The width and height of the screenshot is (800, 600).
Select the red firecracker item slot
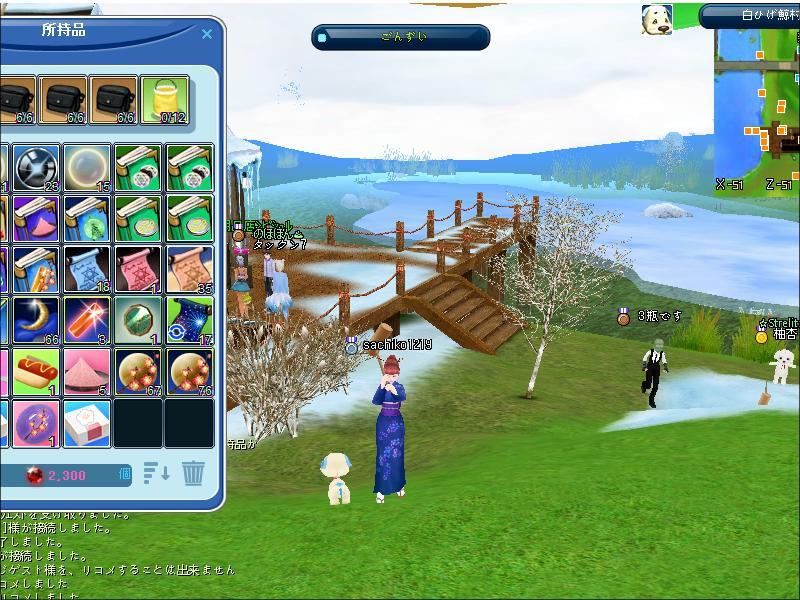coord(87,320)
